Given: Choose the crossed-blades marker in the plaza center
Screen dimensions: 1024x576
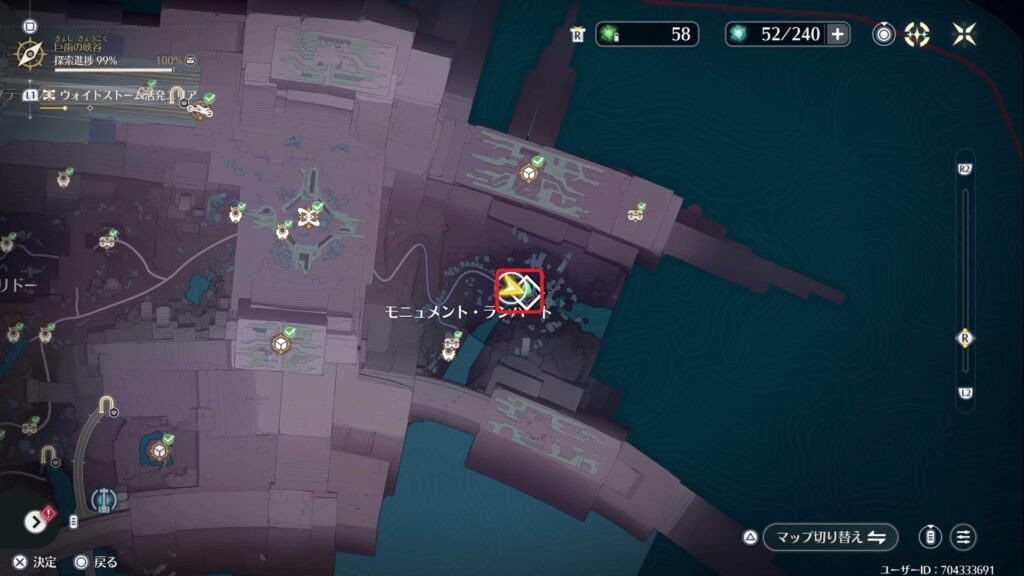Looking at the screenshot, I should tap(309, 214).
